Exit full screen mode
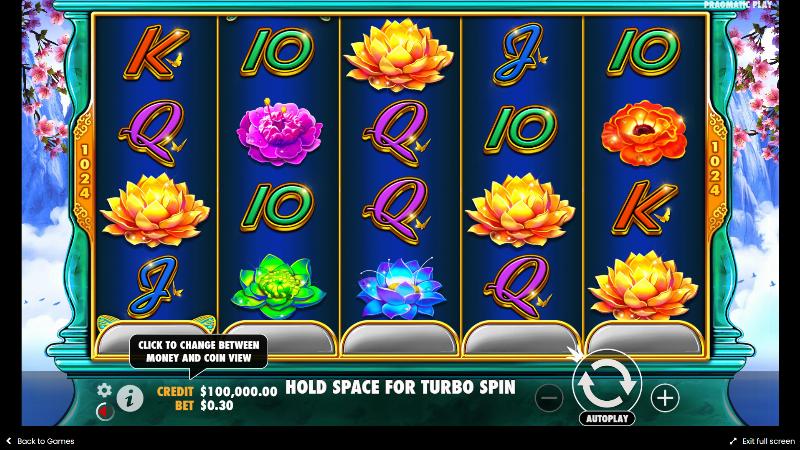The width and height of the screenshot is (800, 450). 762,441
